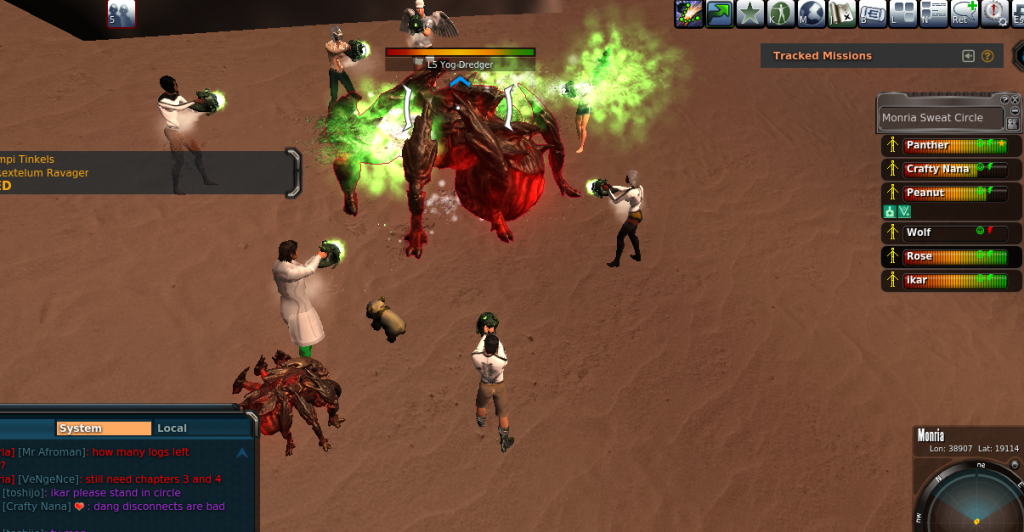Screen dimensions: 1024x532
Task: Click the ticket (B) toolbar icon
Action: point(872,13)
